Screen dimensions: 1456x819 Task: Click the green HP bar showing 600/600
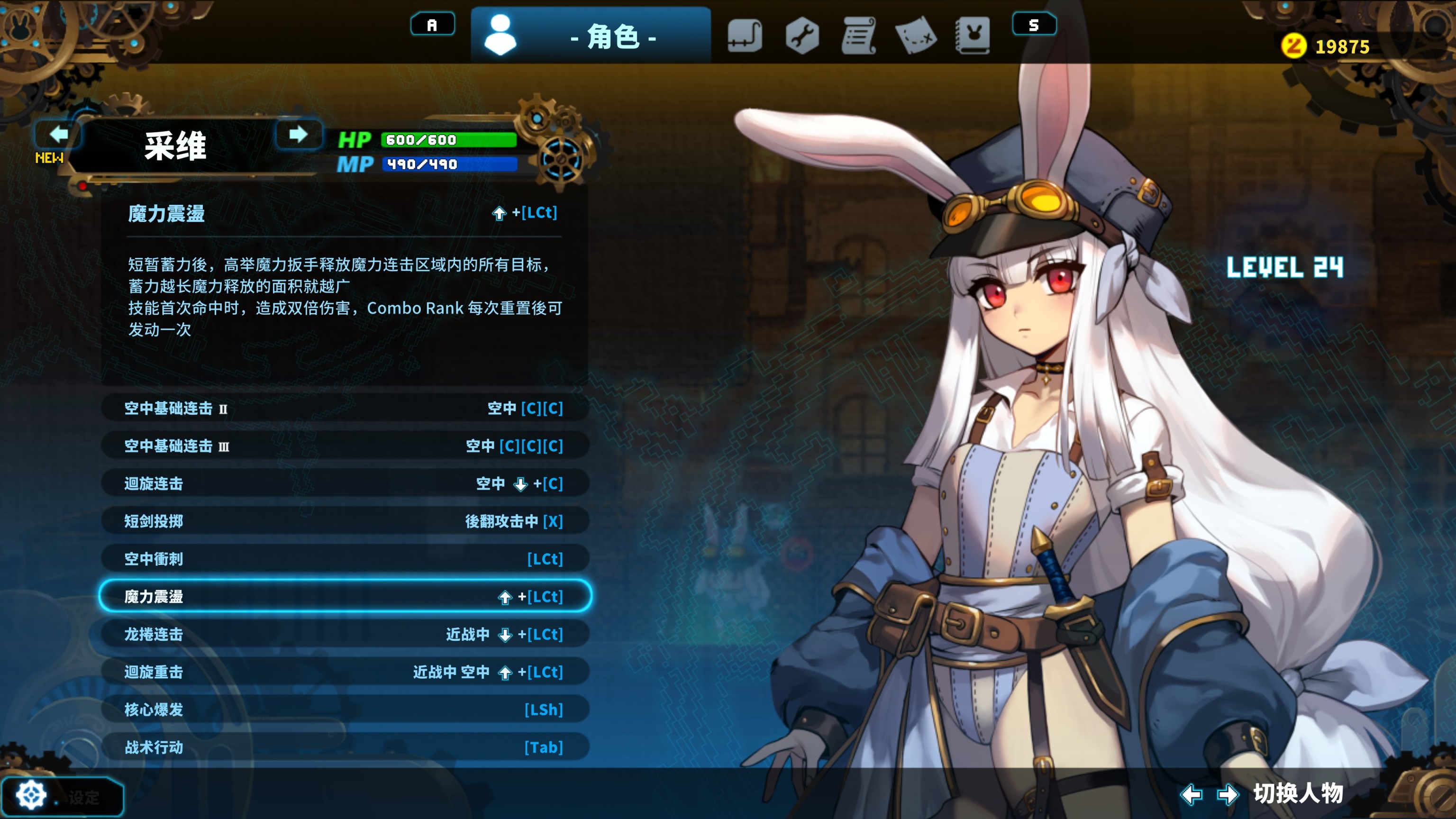(446, 140)
